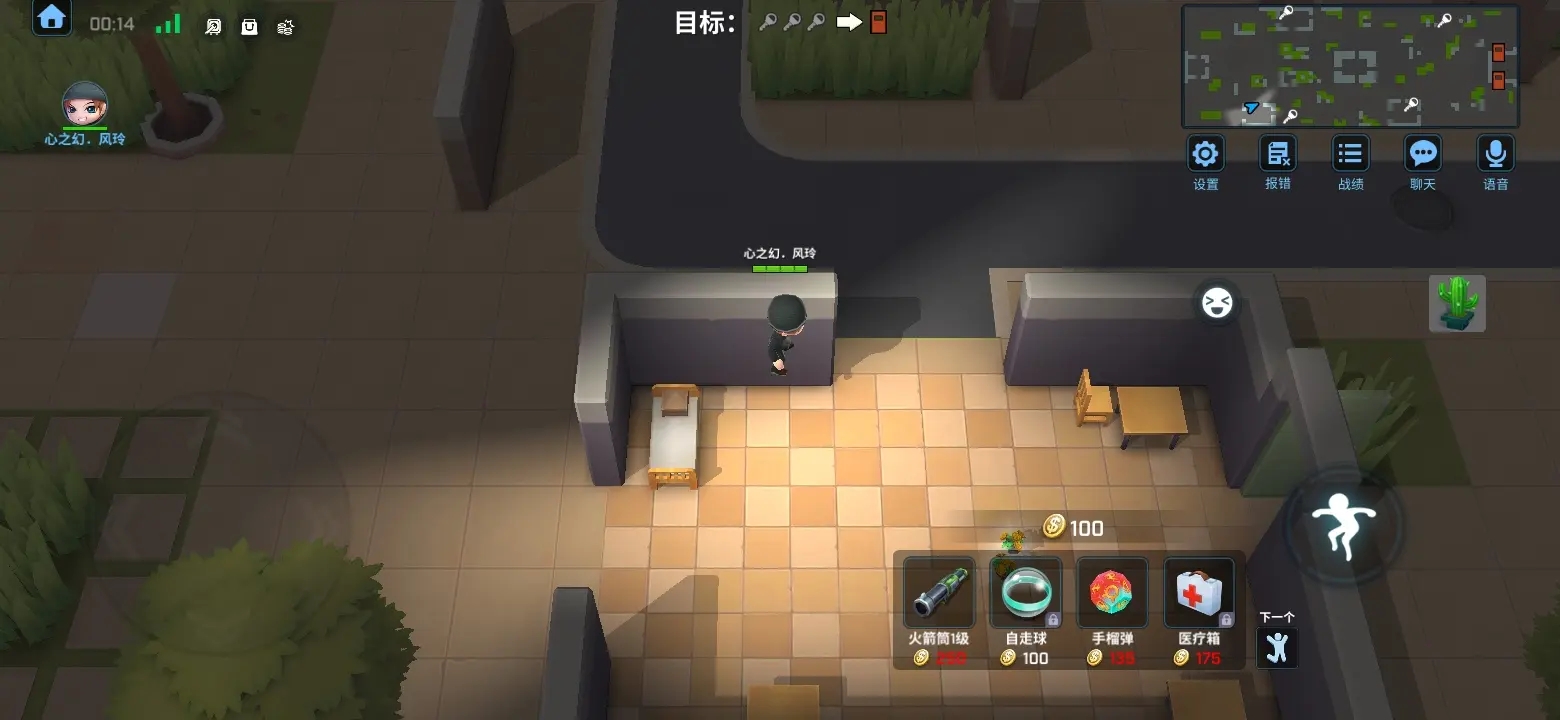
Task: Expand the minimap
Action: 1350,66
